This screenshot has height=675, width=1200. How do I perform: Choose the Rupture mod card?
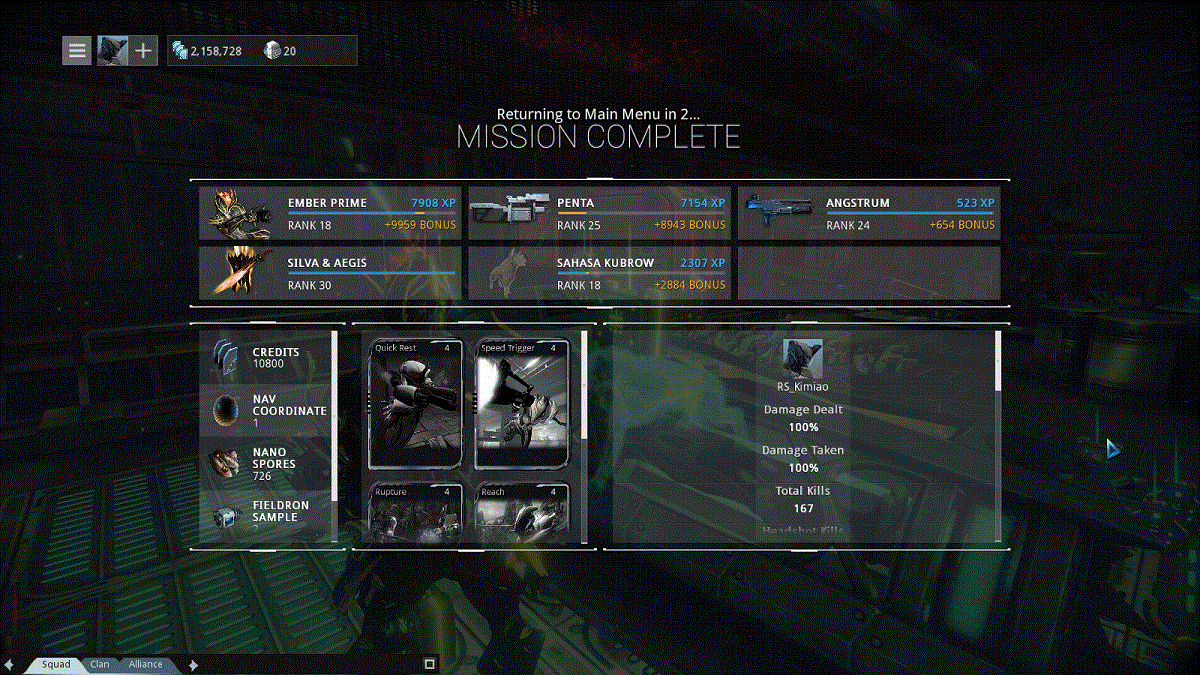(416, 513)
